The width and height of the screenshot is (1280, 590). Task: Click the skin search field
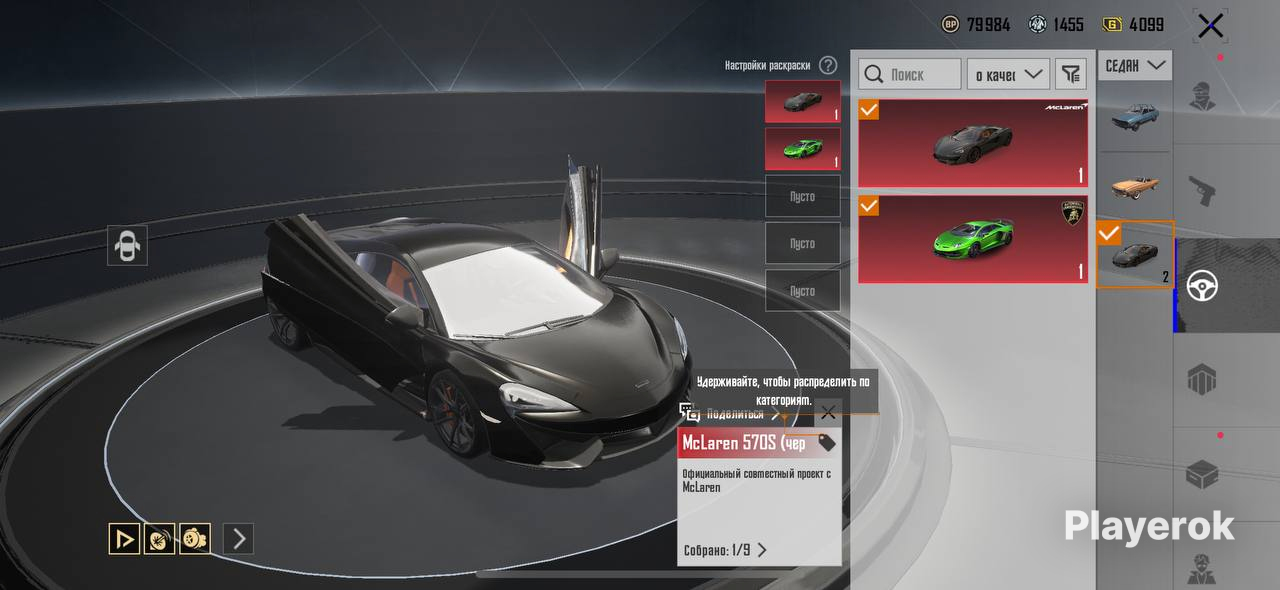pos(910,74)
